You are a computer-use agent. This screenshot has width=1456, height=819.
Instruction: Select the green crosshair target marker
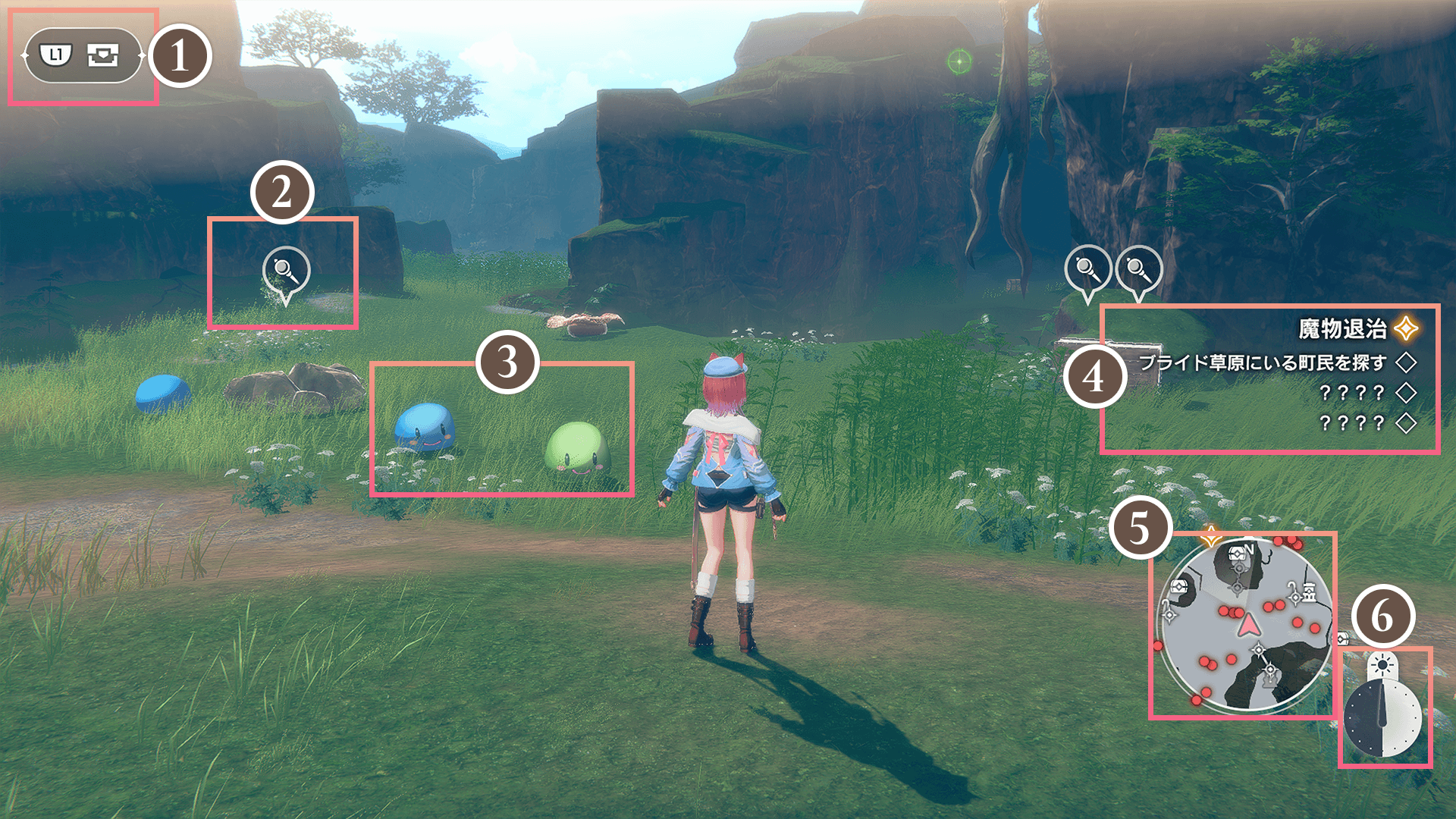coord(959,61)
